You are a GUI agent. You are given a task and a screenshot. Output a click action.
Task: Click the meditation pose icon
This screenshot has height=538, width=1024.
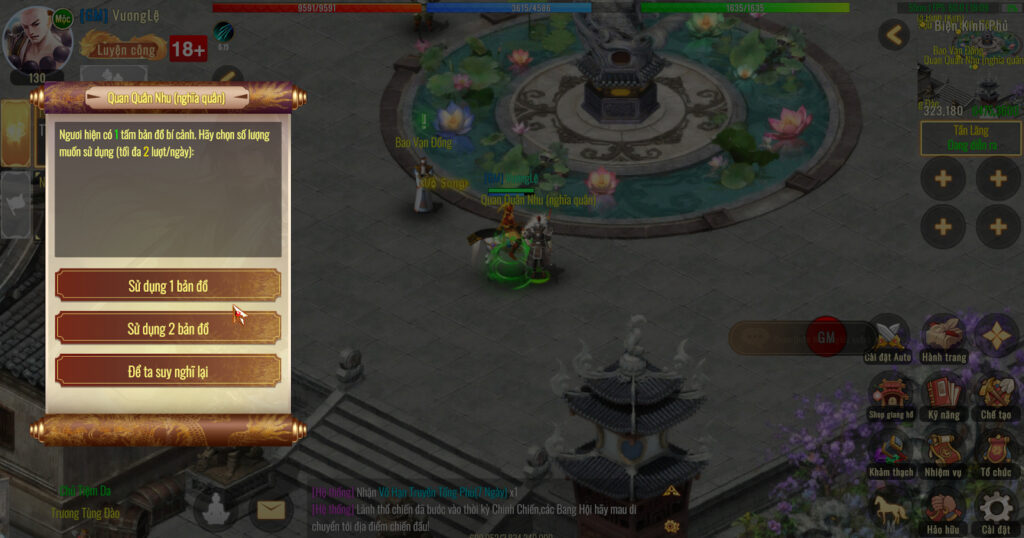(216, 511)
